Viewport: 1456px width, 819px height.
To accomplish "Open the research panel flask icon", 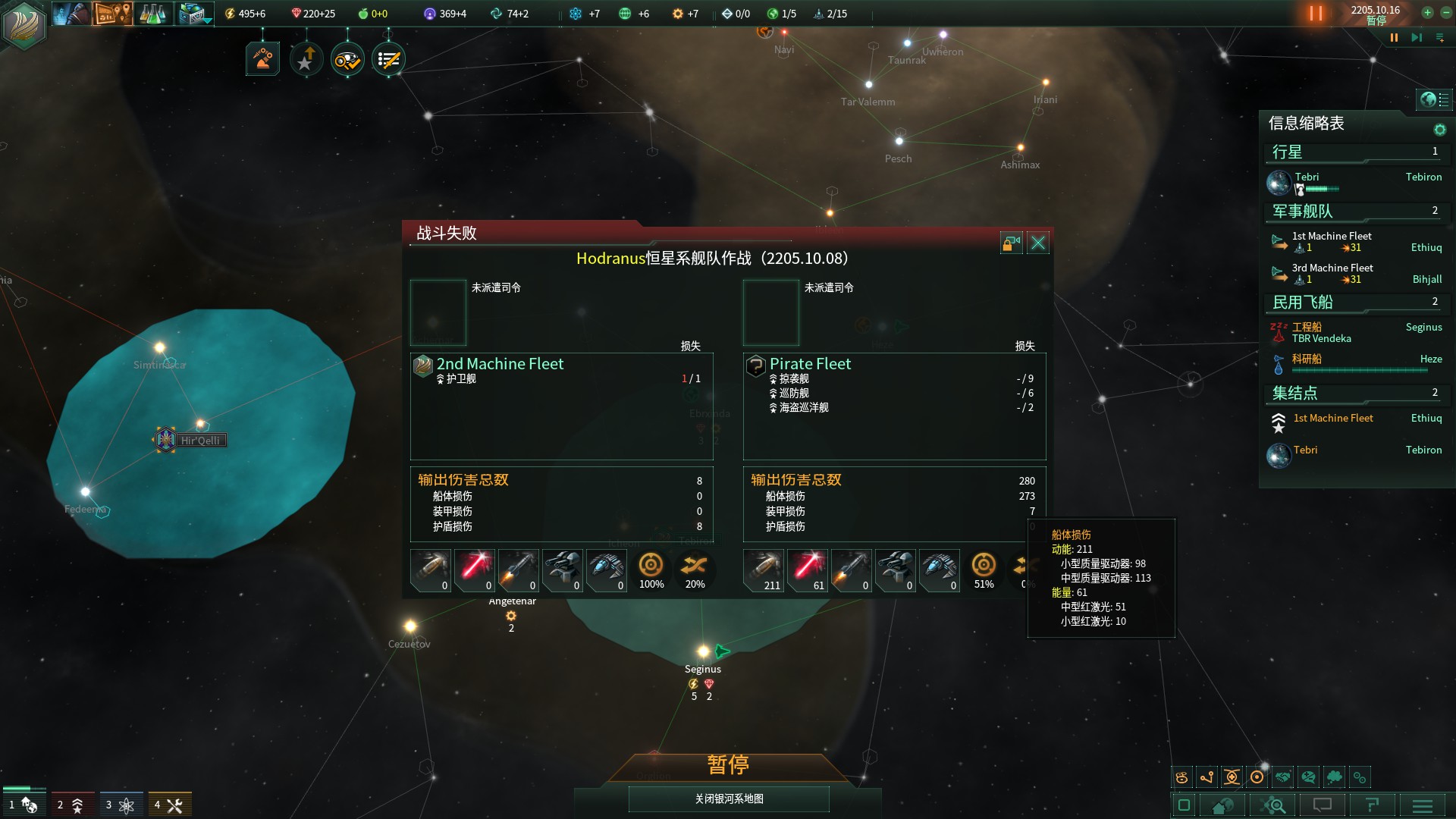I will pos(154,14).
